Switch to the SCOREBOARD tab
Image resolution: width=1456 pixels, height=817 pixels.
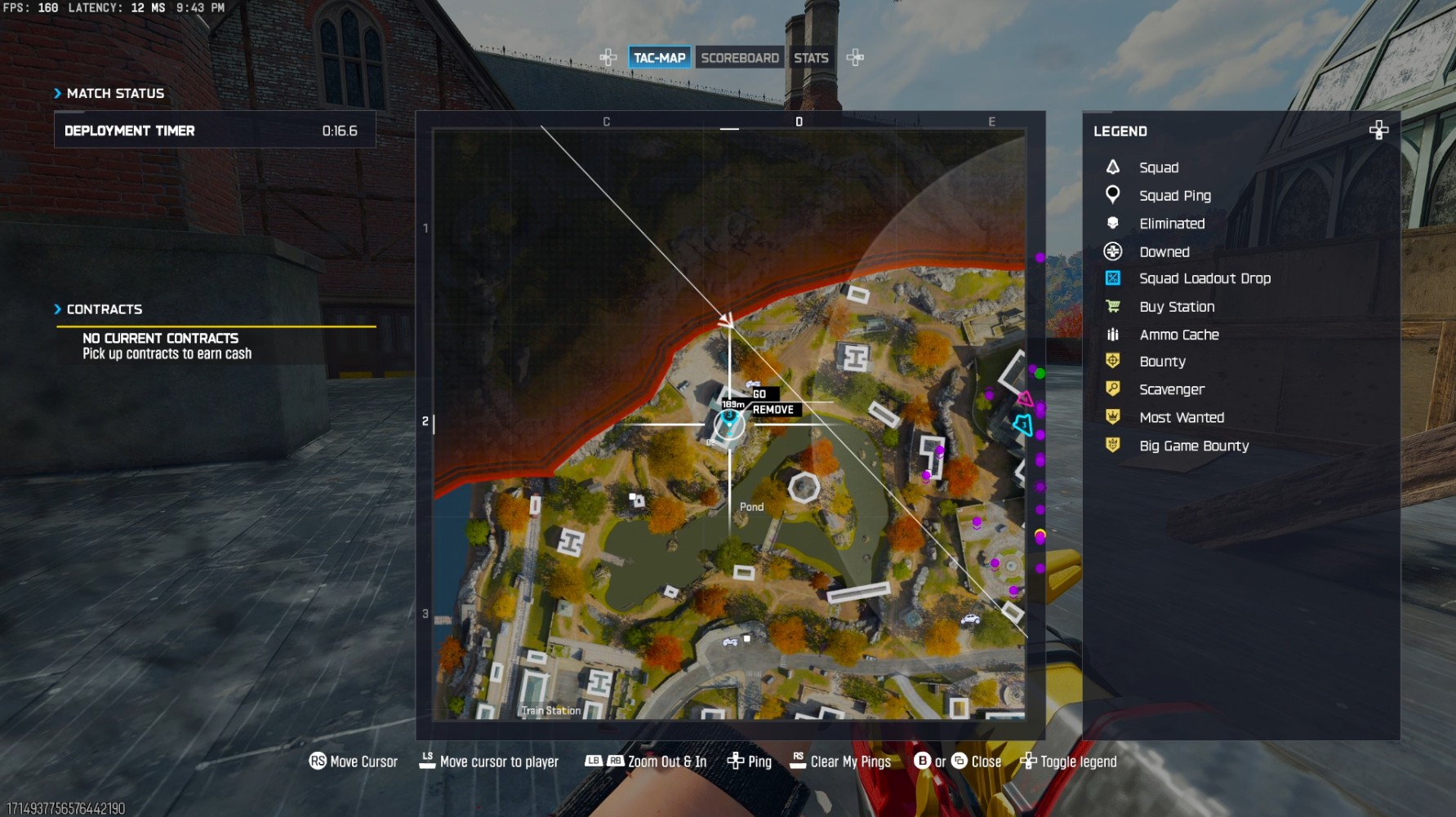[739, 57]
